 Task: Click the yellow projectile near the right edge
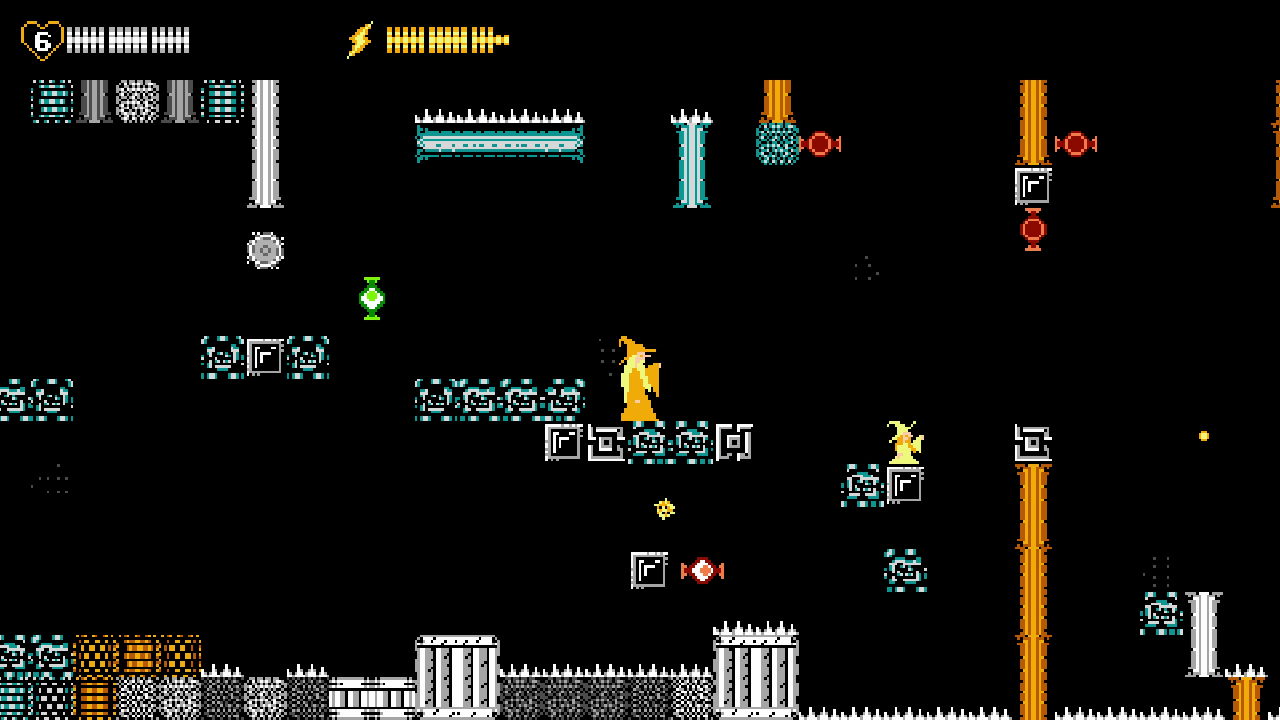[1204, 435]
